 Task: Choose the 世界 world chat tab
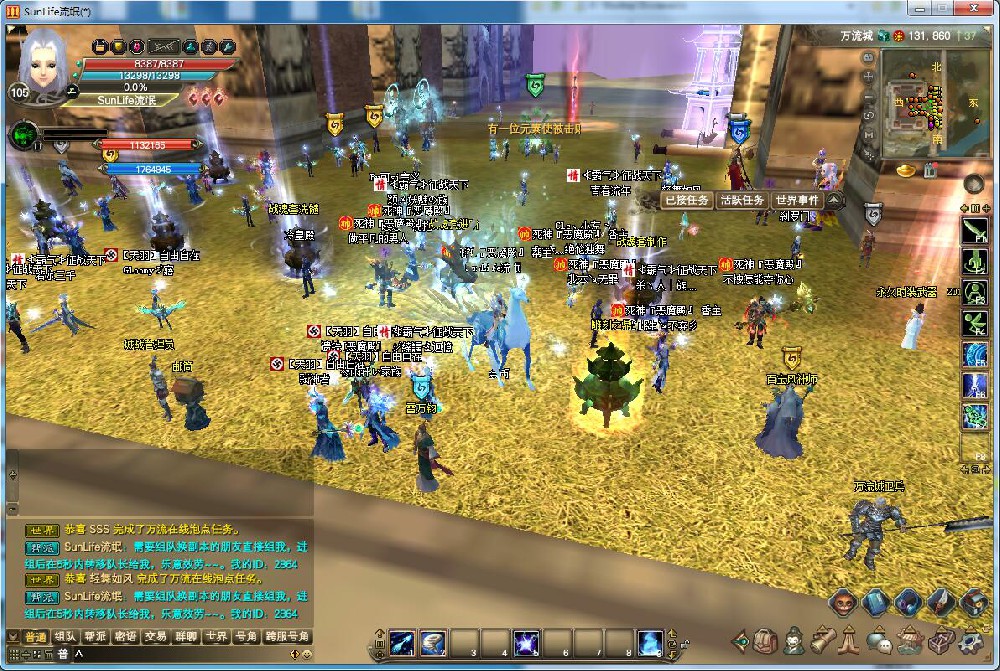pos(215,637)
